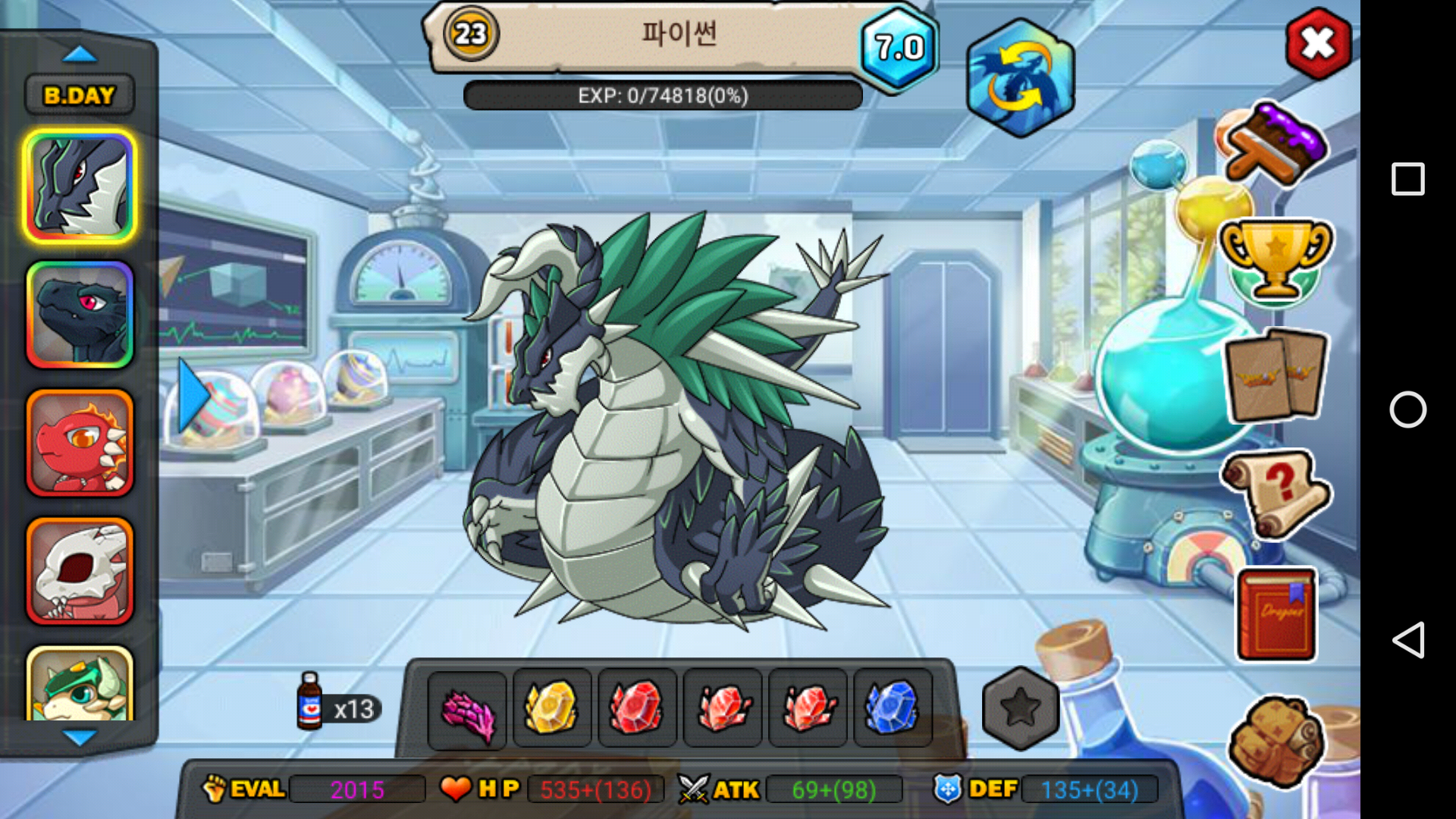Image resolution: width=1456 pixels, height=819 pixels.
Task: Tap the grey star hexagon button
Action: point(1020,708)
